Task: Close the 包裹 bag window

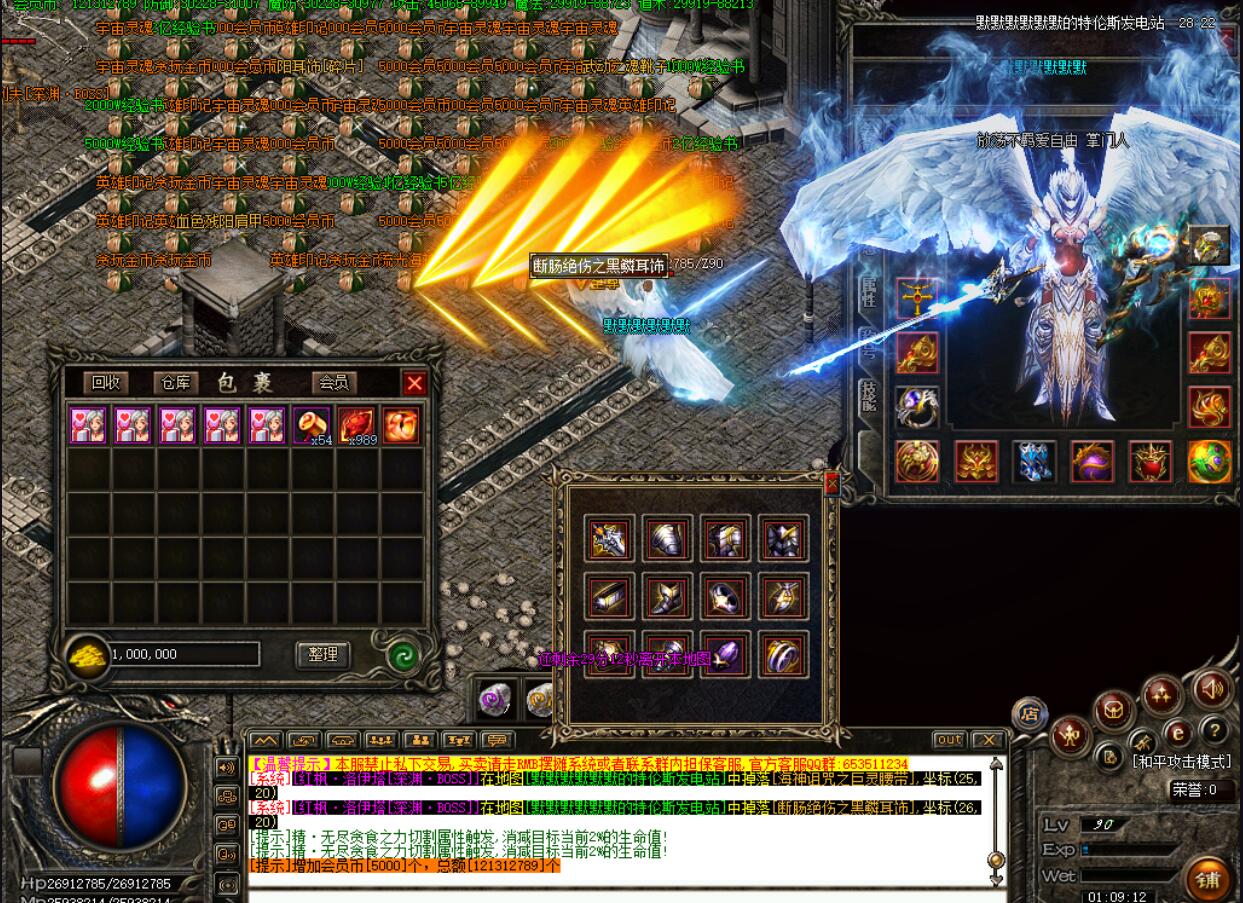Action: (x=414, y=383)
